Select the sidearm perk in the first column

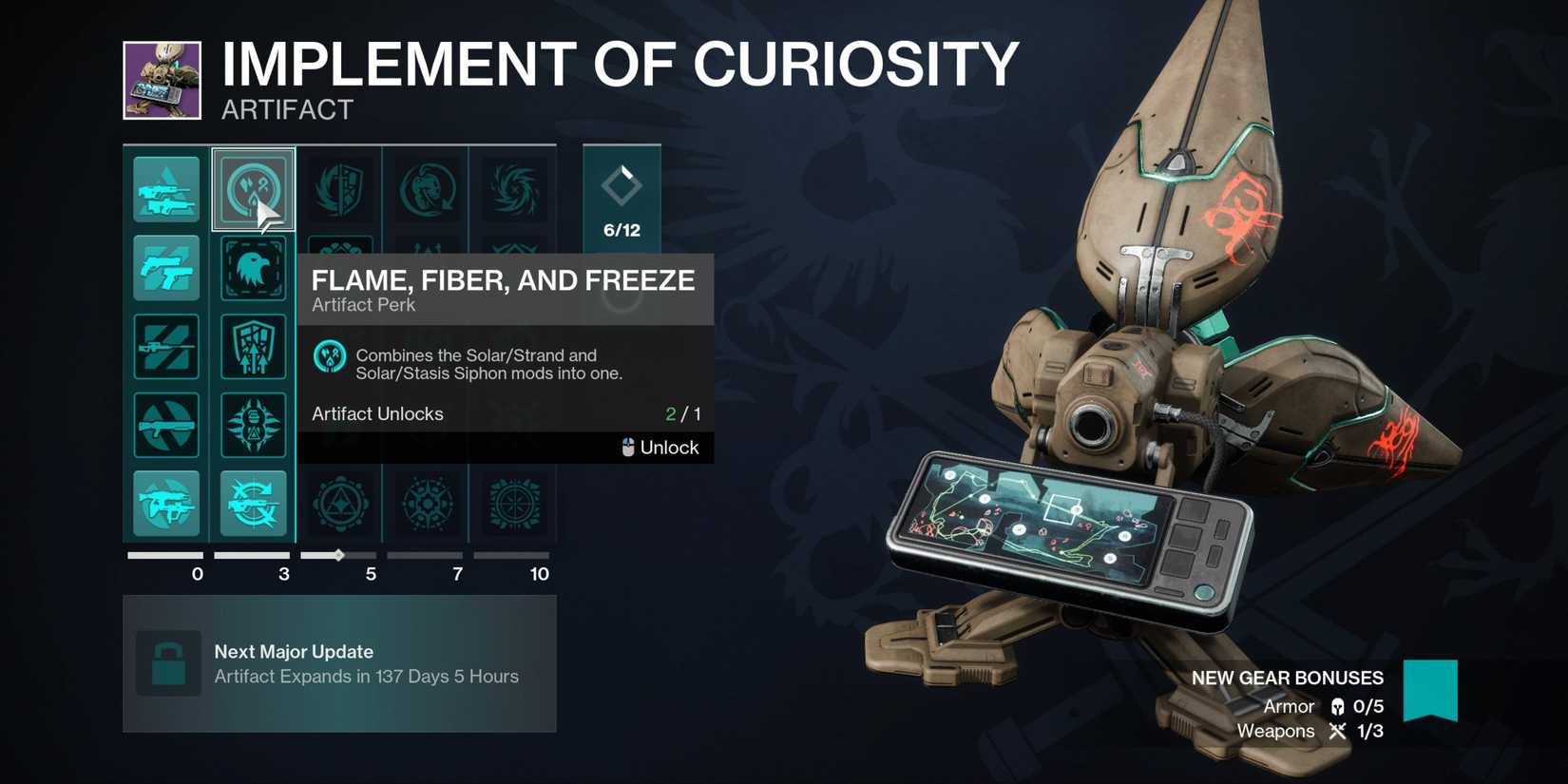[x=166, y=268]
